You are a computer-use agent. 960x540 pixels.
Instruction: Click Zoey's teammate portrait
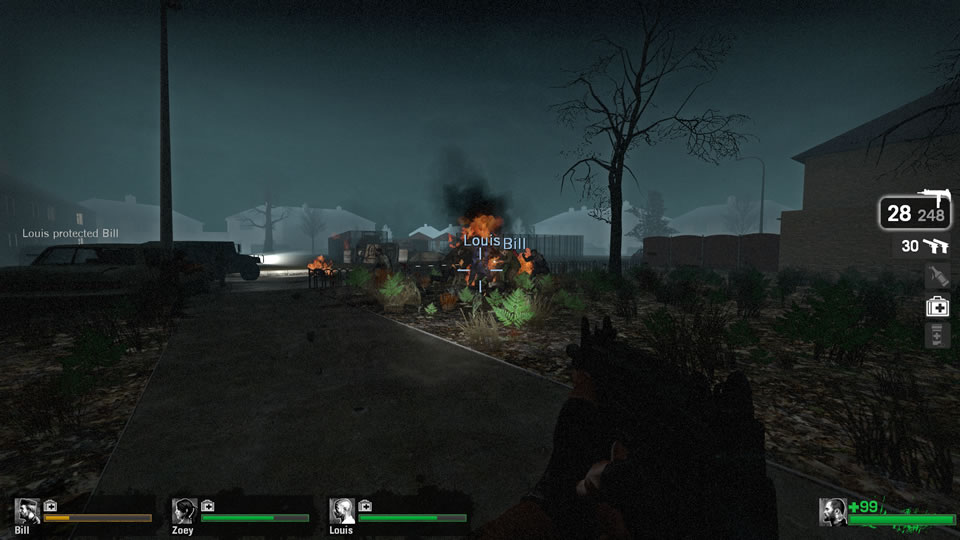point(184,512)
